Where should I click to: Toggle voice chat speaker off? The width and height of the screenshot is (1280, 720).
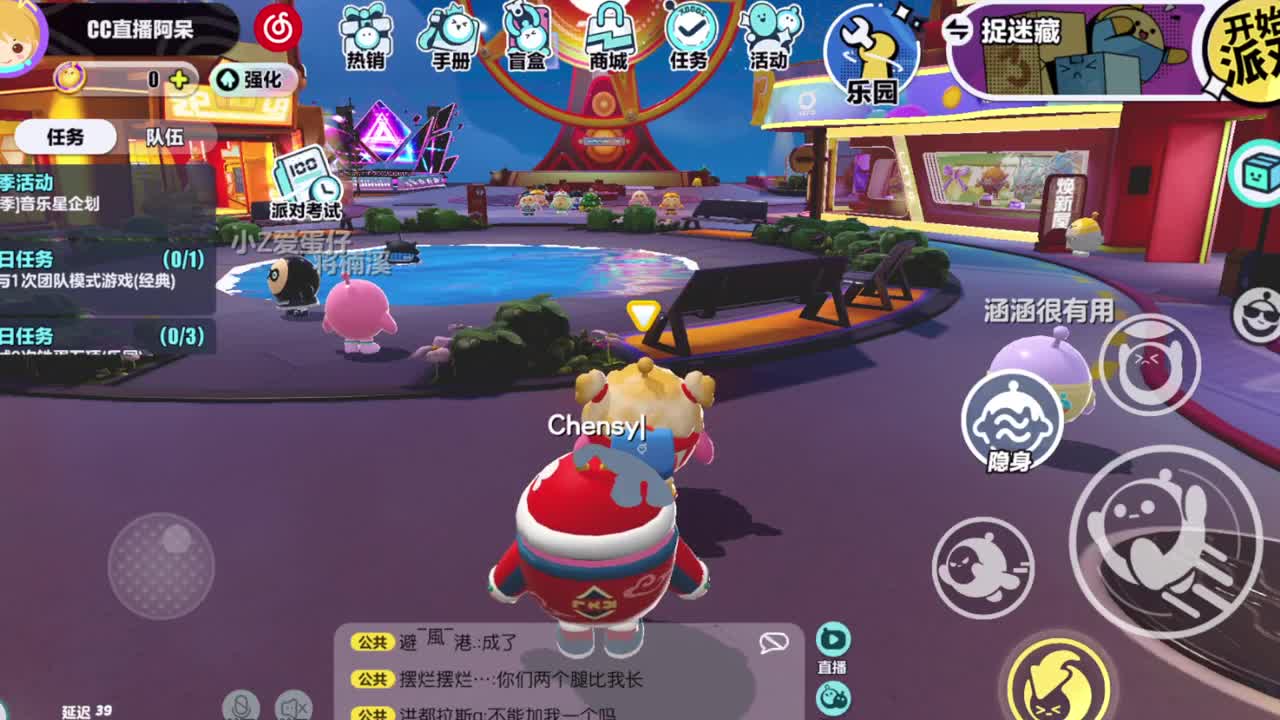(292, 707)
